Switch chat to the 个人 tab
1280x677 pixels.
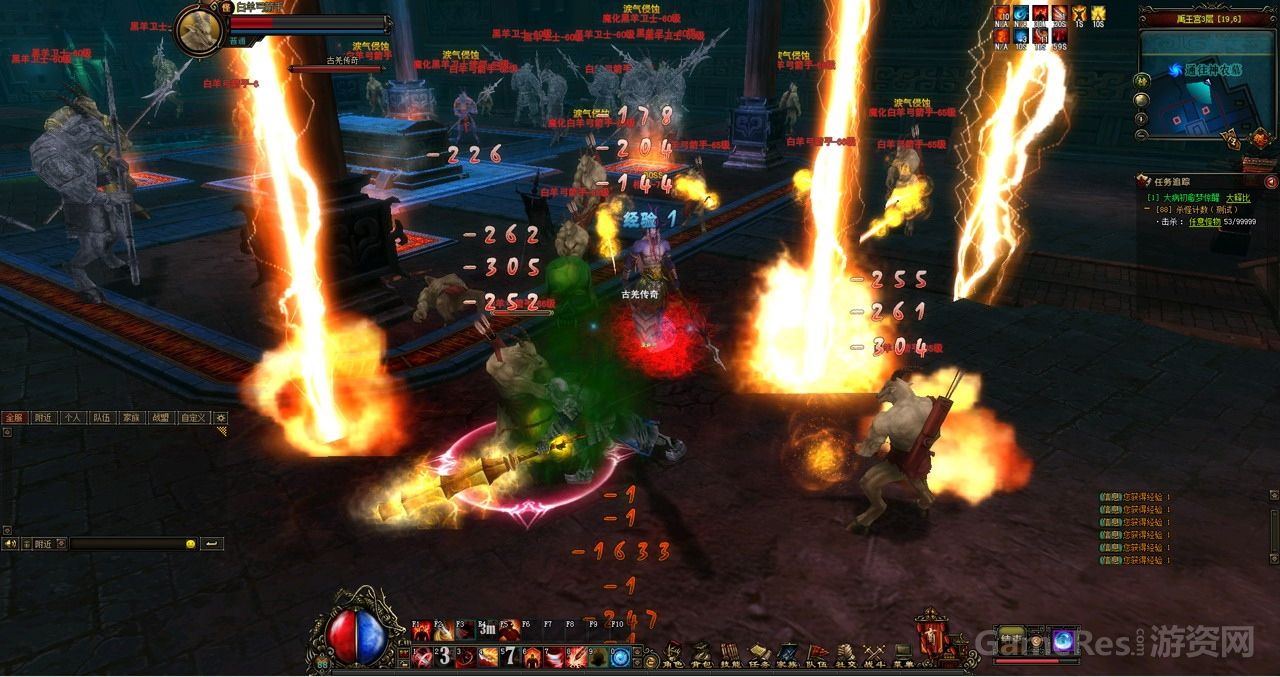coord(73,418)
